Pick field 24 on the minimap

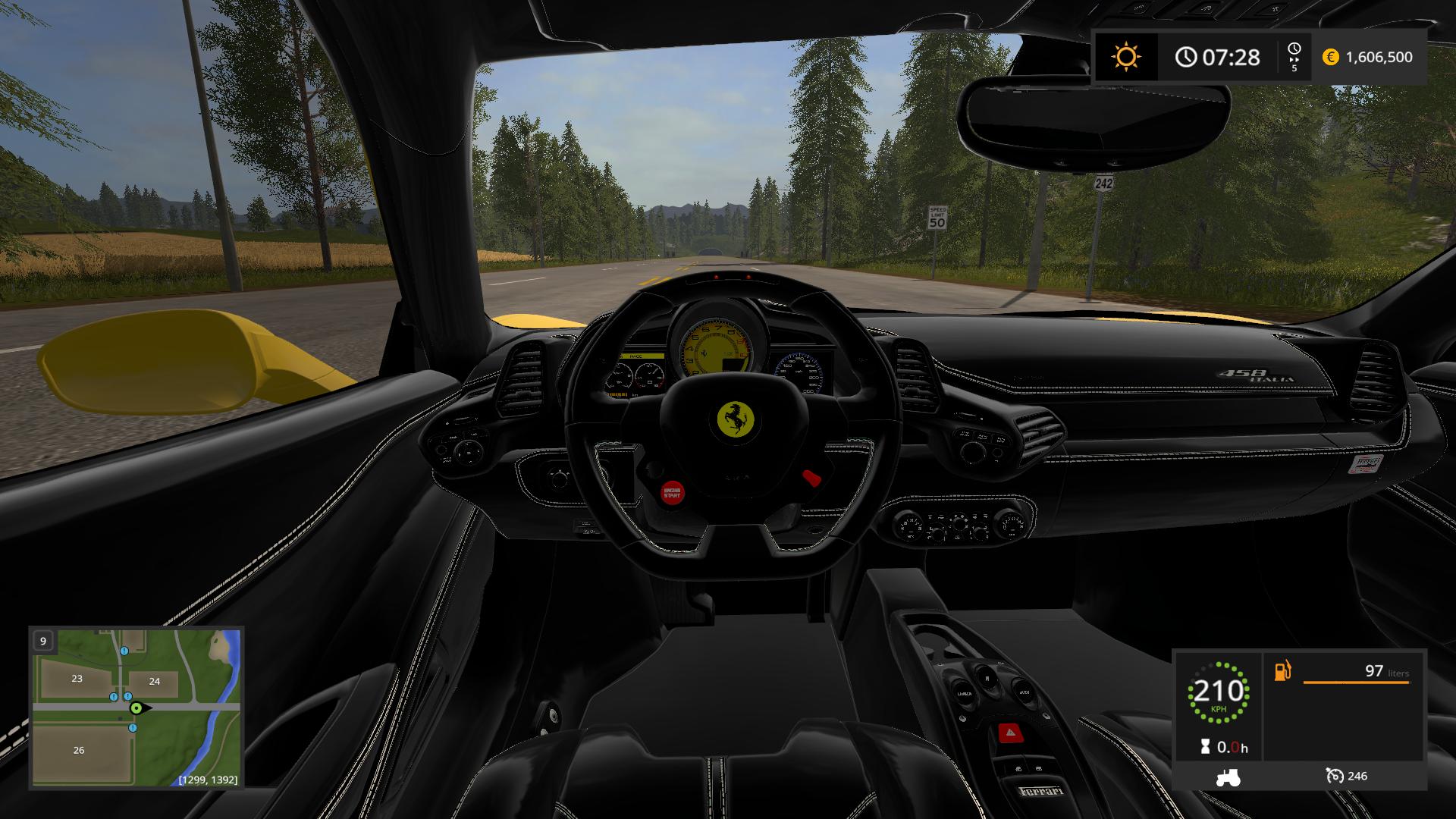(x=154, y=681)
